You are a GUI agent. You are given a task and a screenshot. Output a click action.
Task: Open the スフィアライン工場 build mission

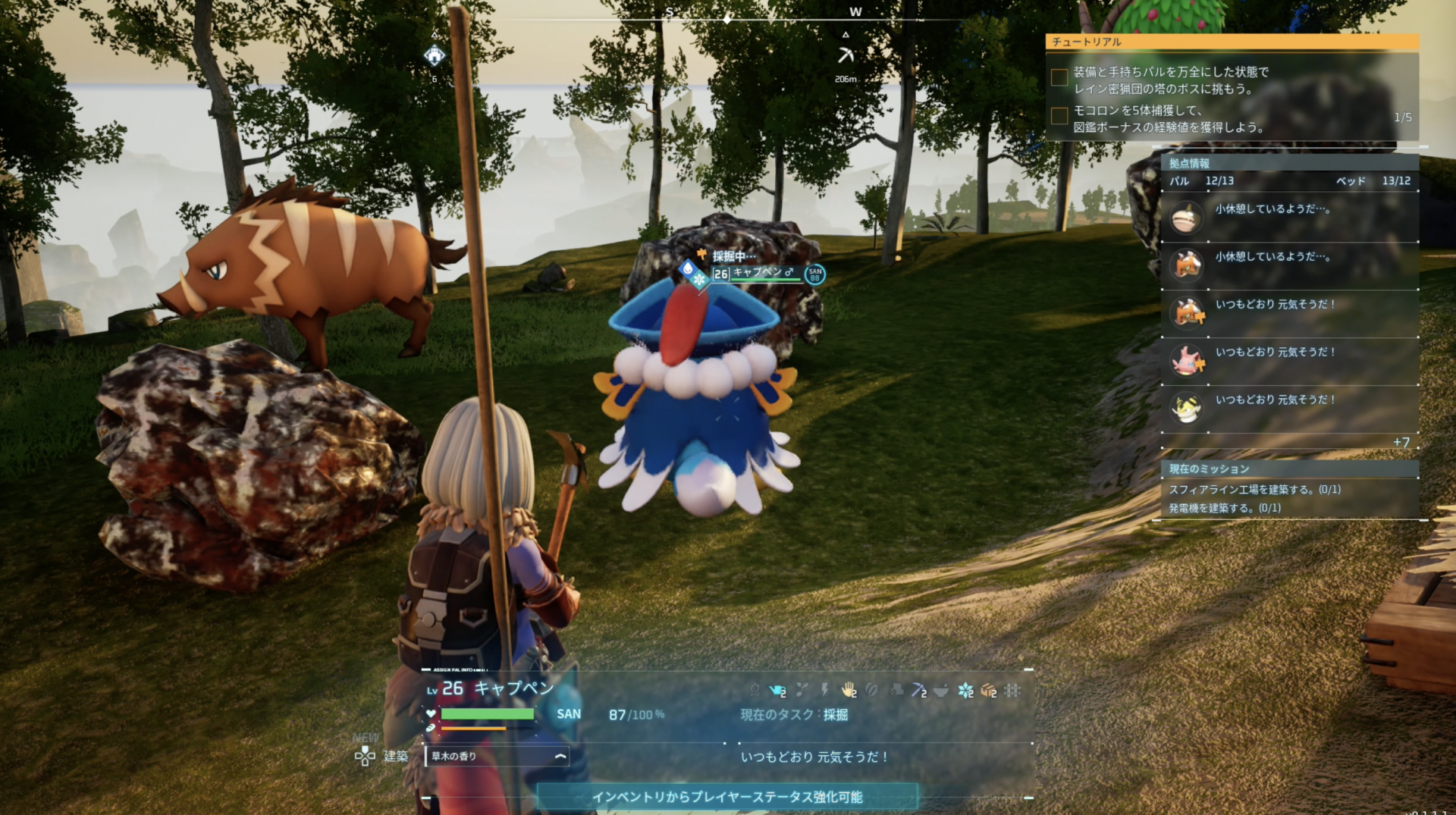[1254, 490]
